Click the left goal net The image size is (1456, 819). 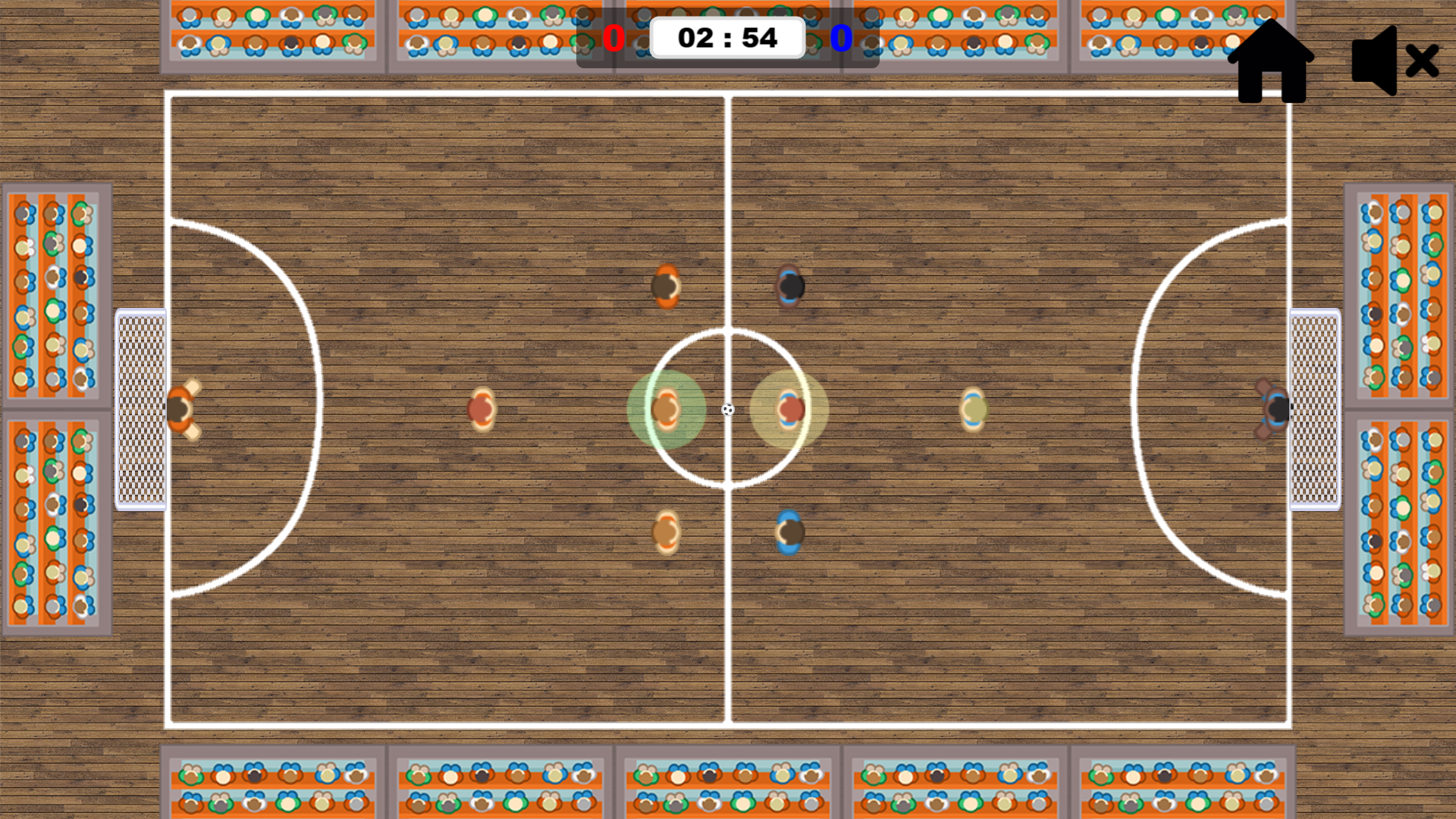(140, 409)
